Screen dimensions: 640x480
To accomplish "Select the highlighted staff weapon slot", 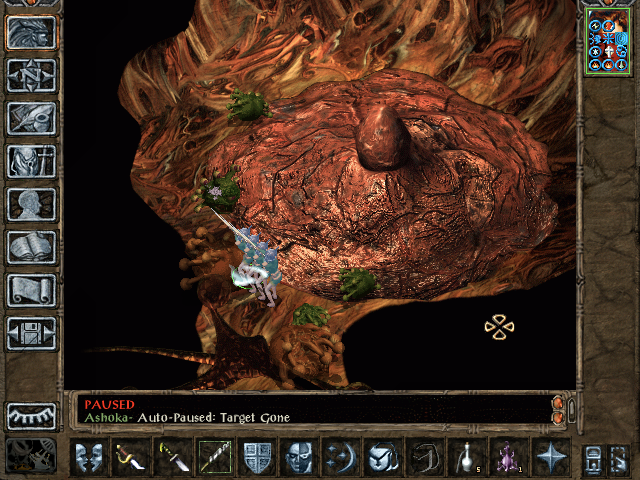I will [215, 457].
